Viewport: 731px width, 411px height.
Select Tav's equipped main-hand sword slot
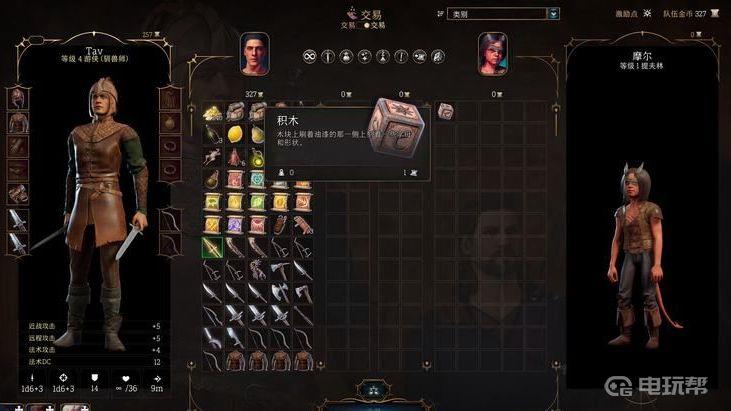(x=17, y=219)
